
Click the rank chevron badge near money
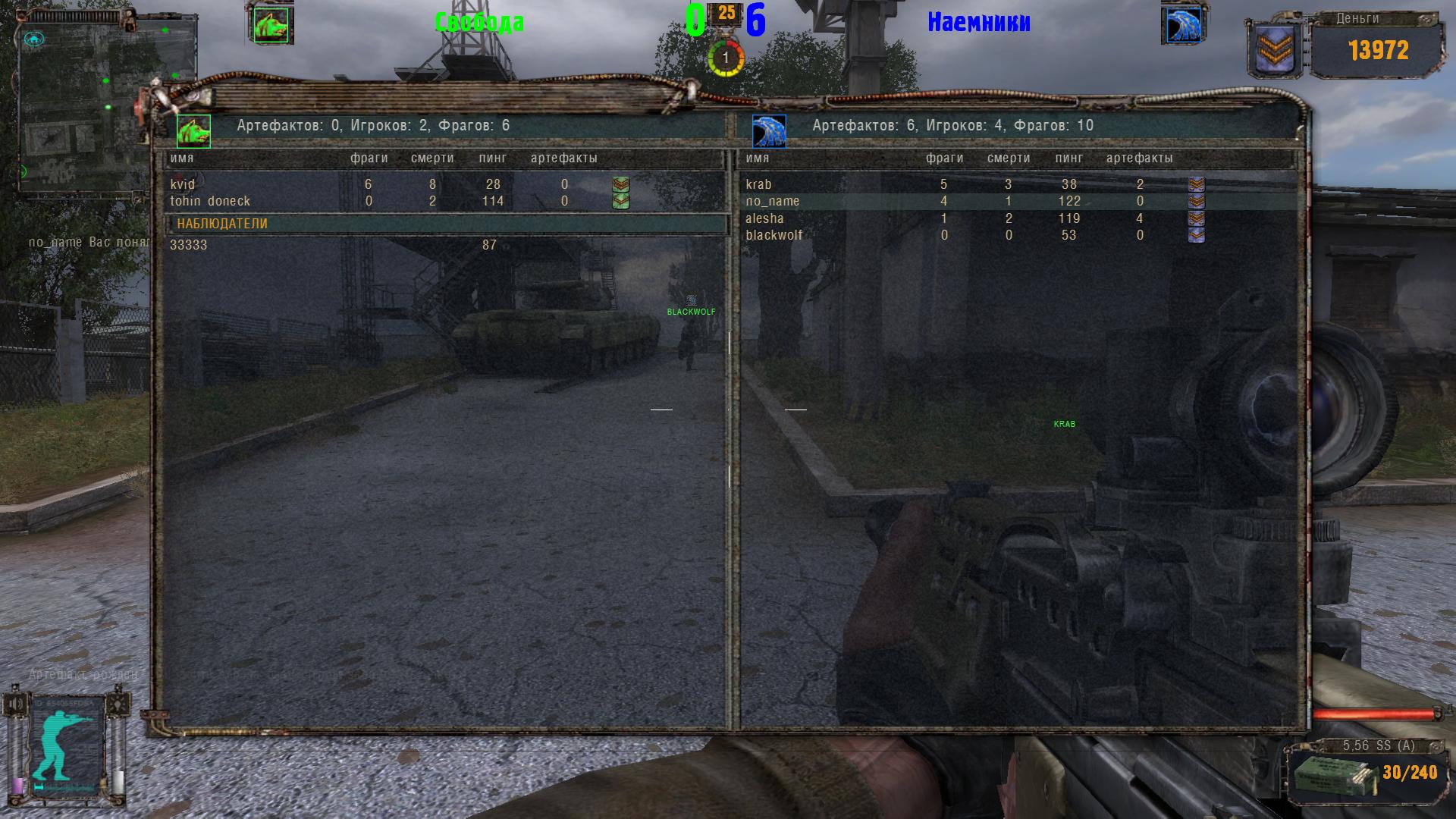pos(1275,50)
